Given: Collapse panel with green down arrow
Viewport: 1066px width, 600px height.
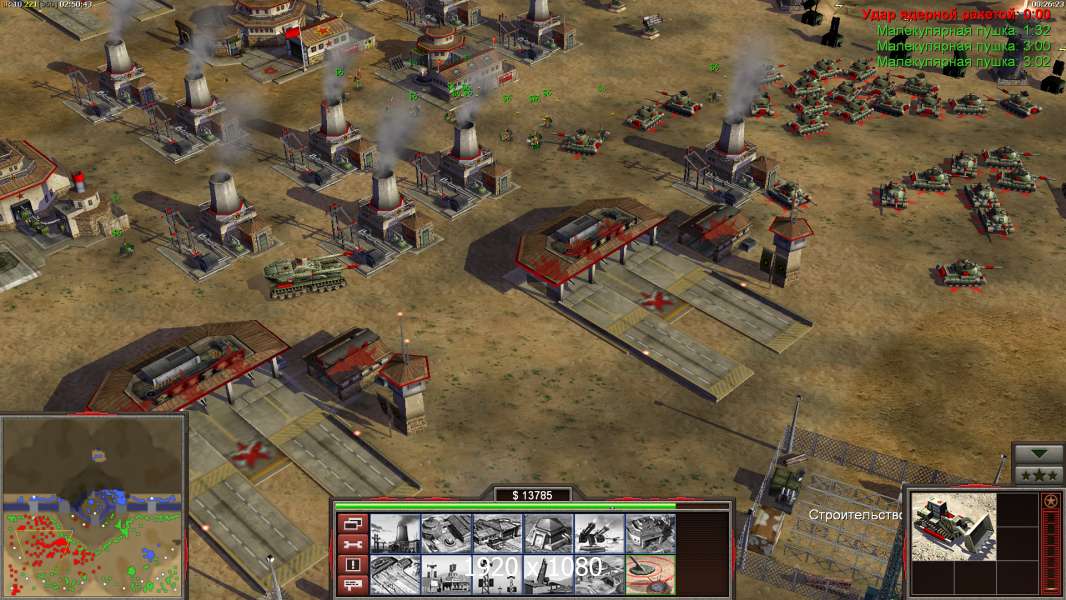Looking at the screenshot, I should (x=1038, y=455).
